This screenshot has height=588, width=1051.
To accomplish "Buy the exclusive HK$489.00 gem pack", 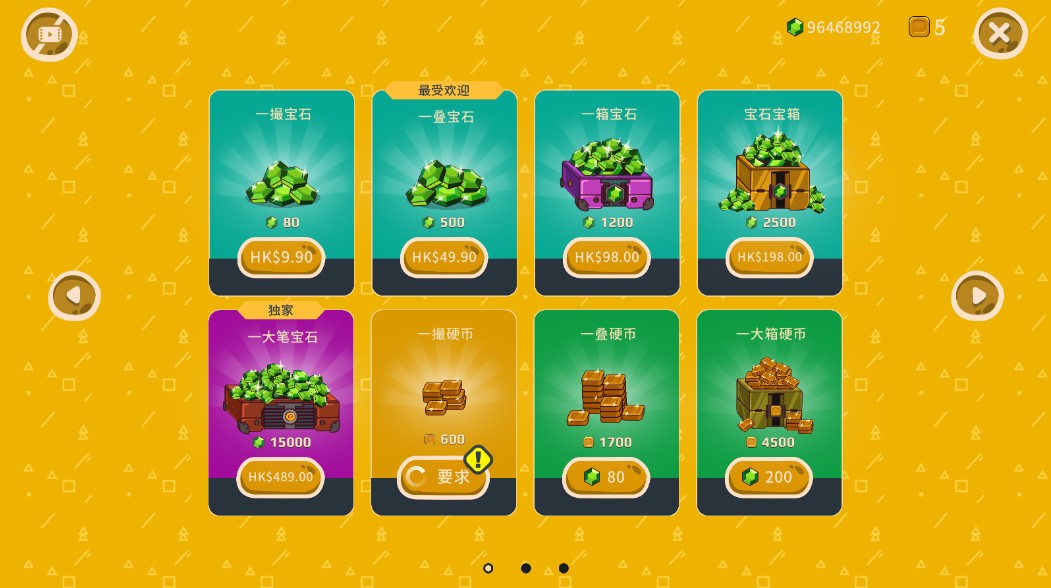I will coord(281,477).
